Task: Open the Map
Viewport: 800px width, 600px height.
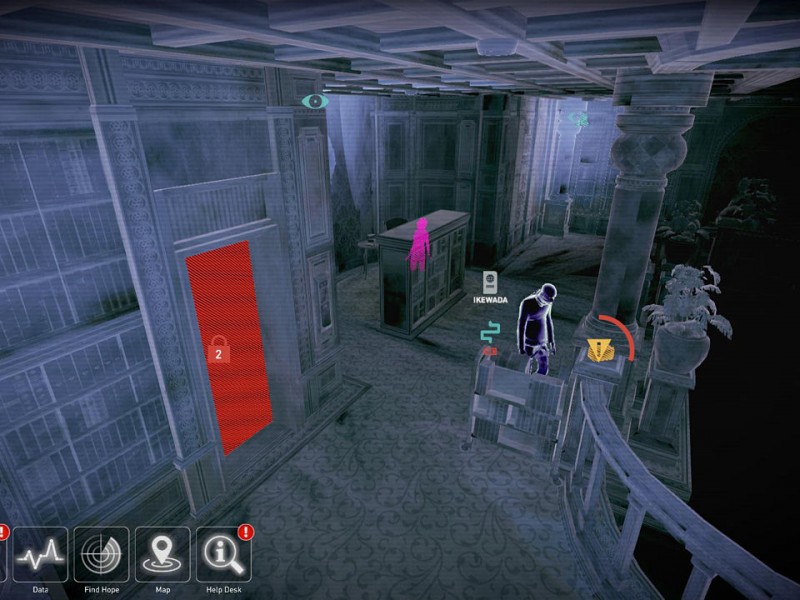Action: coord(162,554)
